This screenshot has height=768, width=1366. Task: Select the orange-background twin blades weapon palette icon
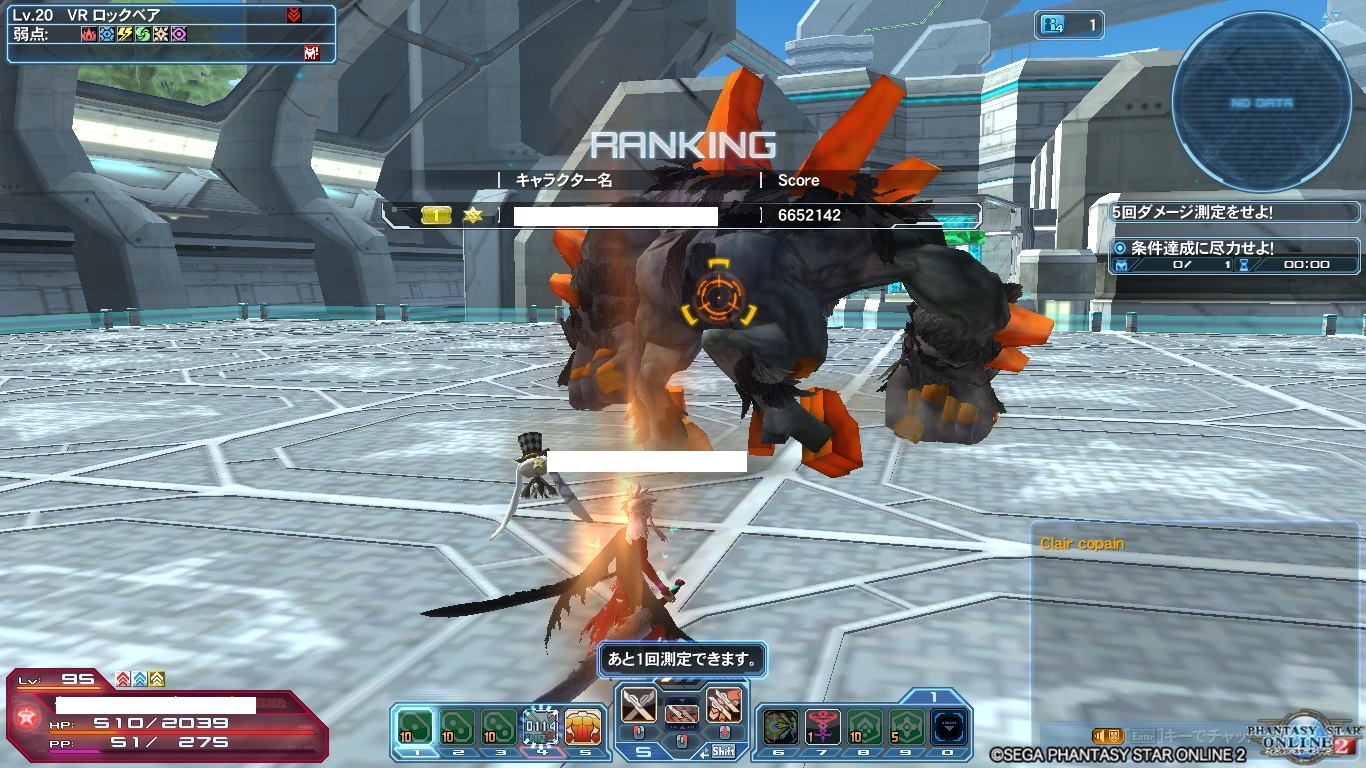pyautogui.click(x=722, y=706)
